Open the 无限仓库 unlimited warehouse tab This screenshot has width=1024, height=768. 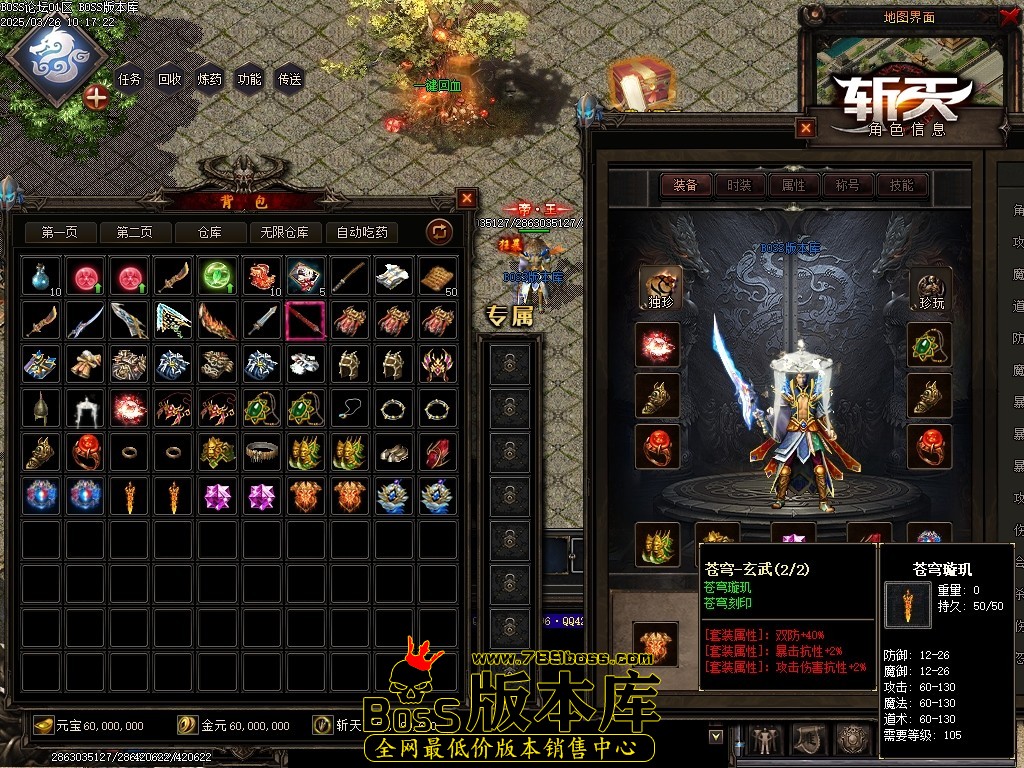[x=285, y=232]
